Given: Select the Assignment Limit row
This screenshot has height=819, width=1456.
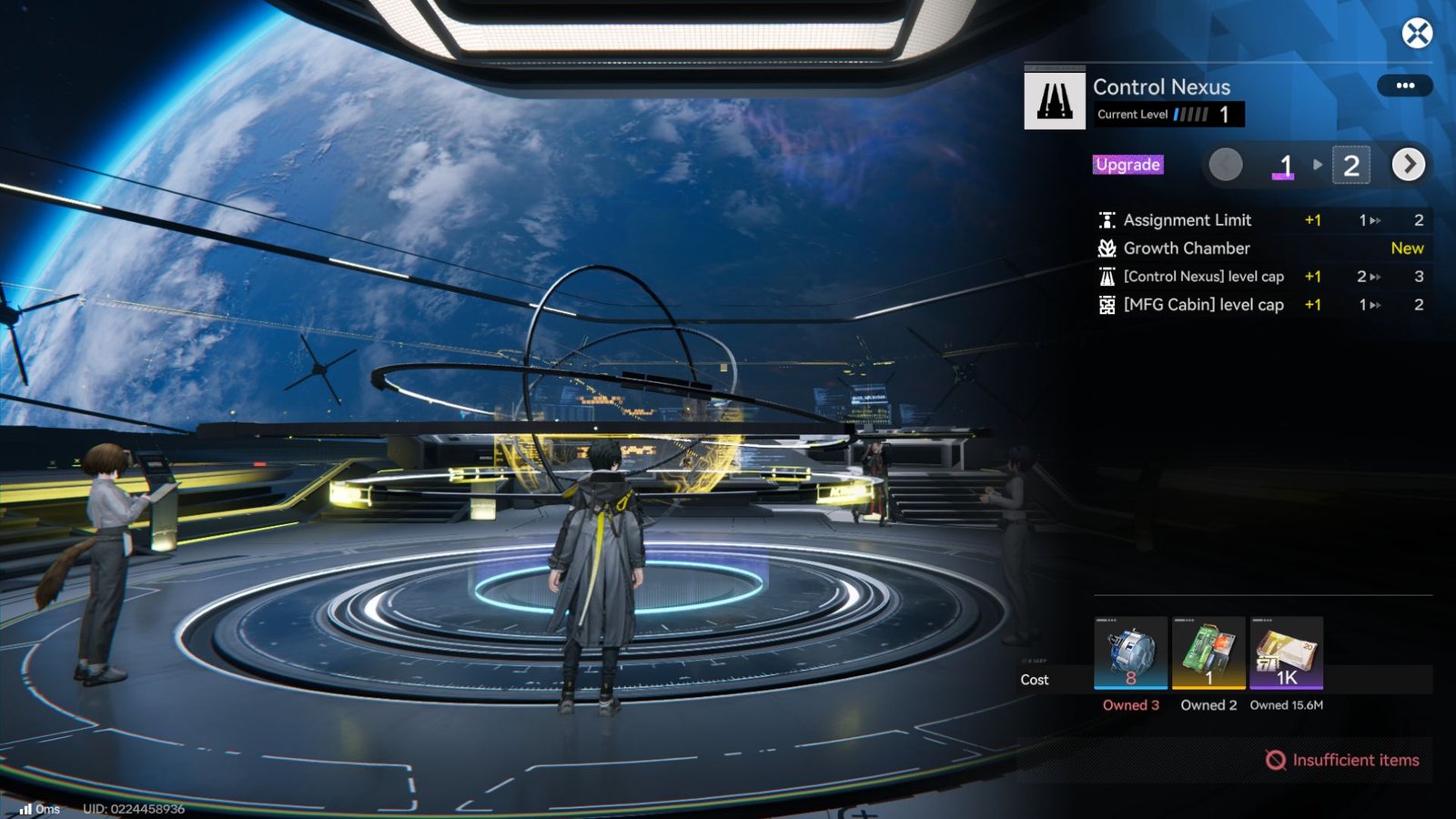Looking at the screenshot, I should pos(1188,219).
